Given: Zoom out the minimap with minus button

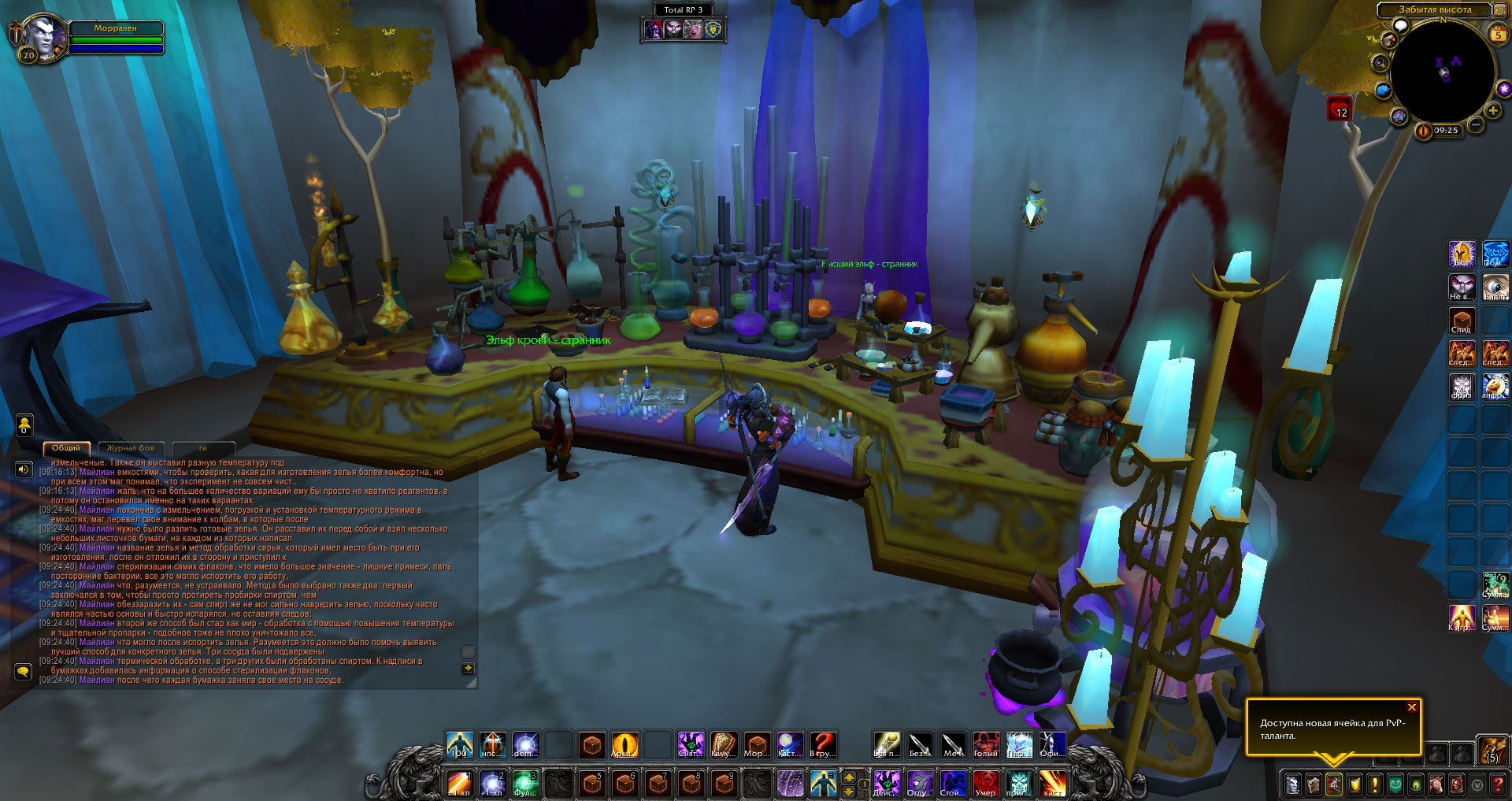Looking at the screenshot, I should pos(1476,124).
